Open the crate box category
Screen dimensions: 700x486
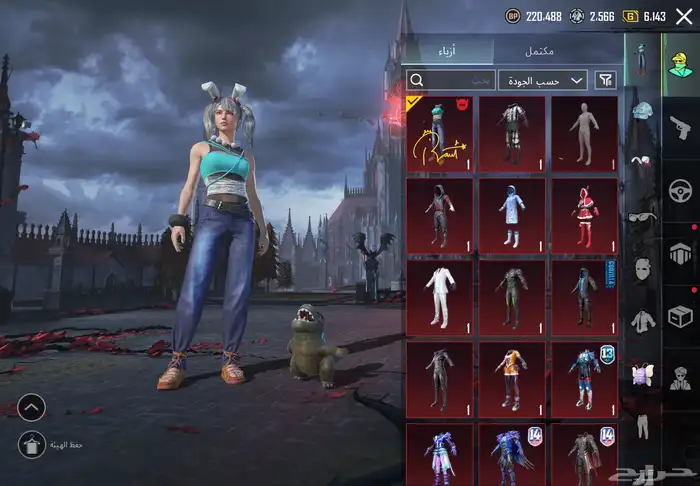click(681, 317)
